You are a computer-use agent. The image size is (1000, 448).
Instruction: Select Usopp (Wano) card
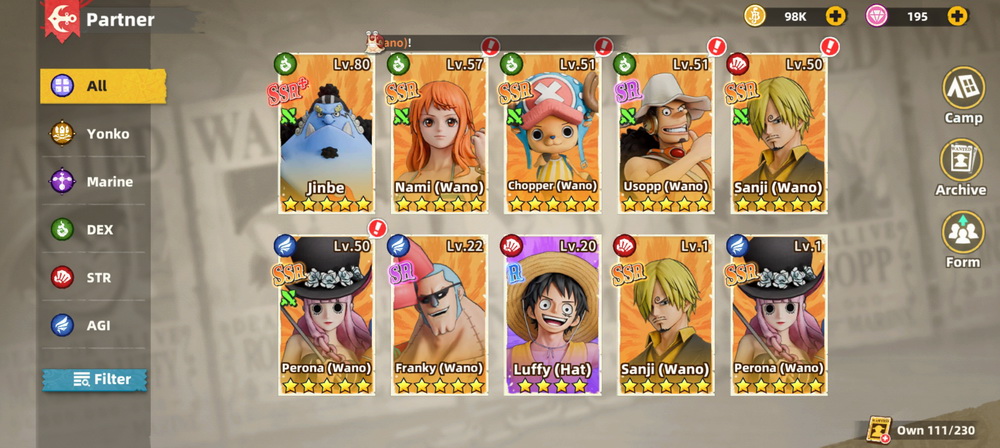pyautogui.click(x=665, y=133)
